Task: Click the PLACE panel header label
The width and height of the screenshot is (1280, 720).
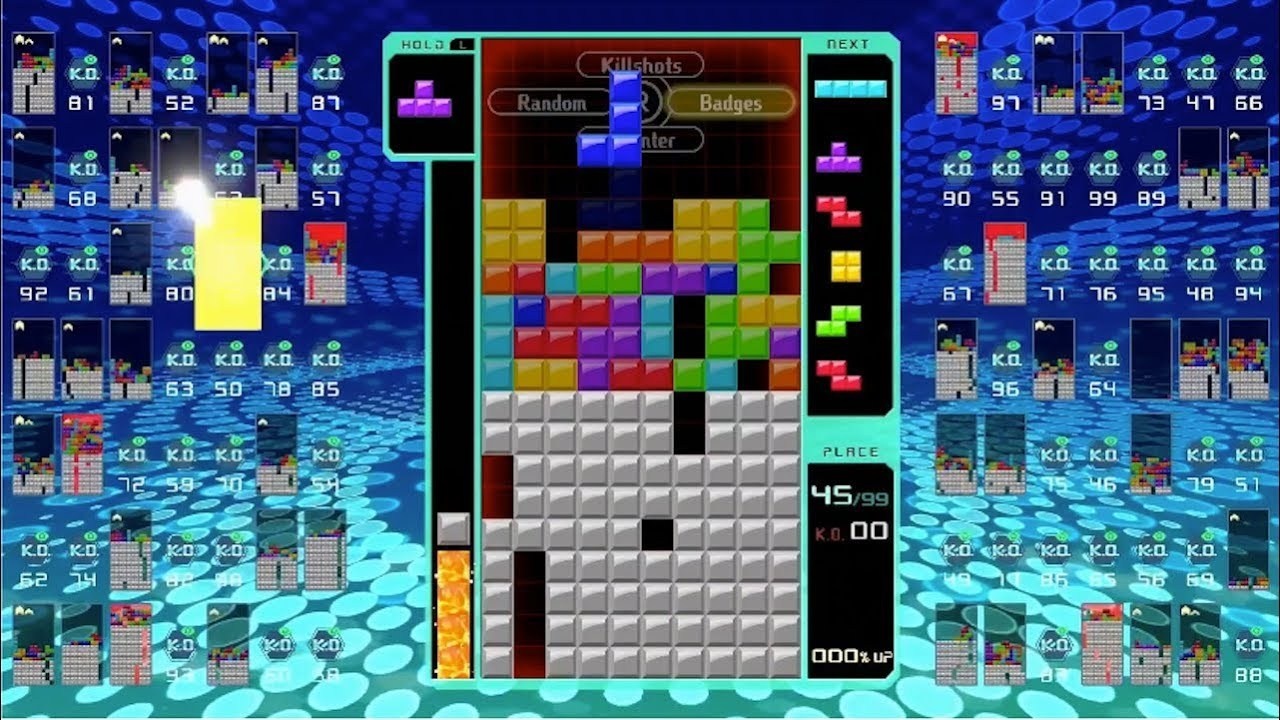Action: point(850,451)
